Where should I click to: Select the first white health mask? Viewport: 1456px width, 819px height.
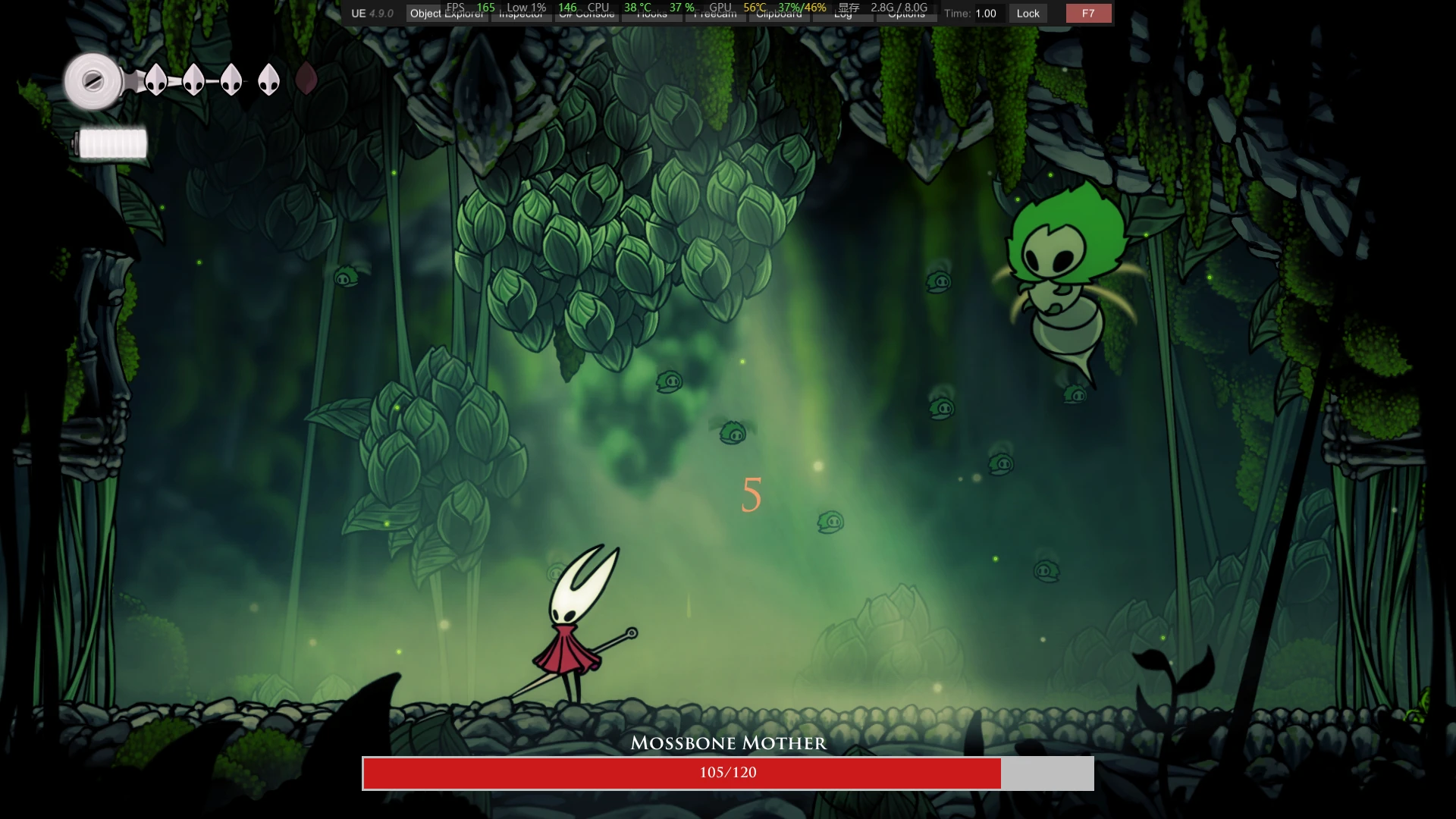click(x=156, y=80)
